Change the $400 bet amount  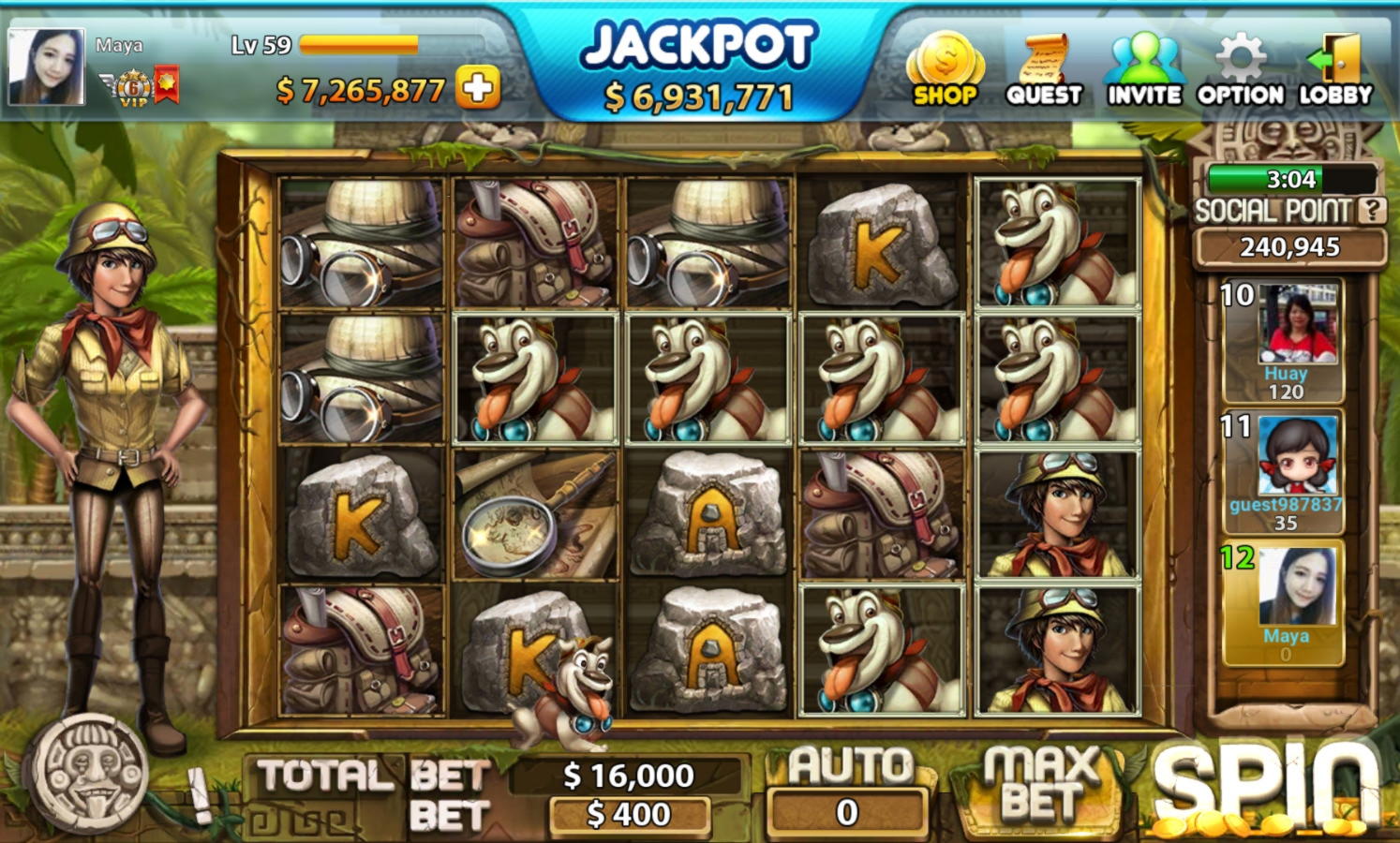pos(629,815)
